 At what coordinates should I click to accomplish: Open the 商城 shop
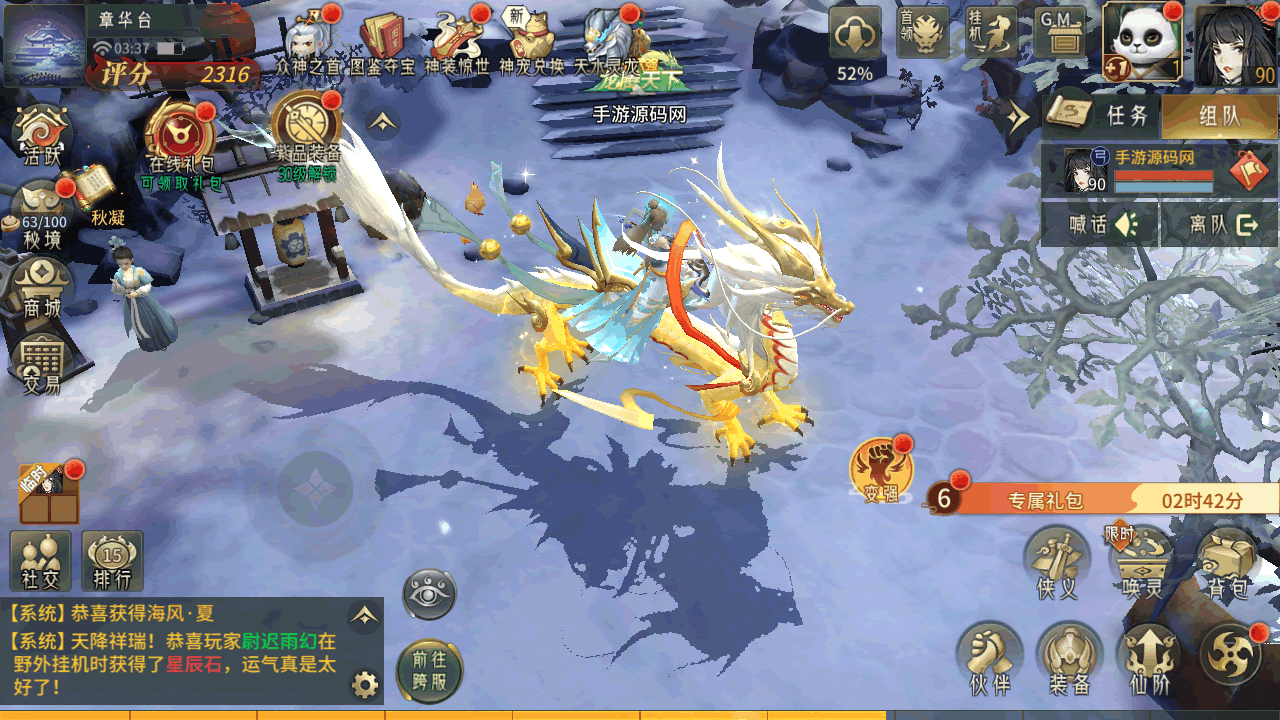(41, 285)
